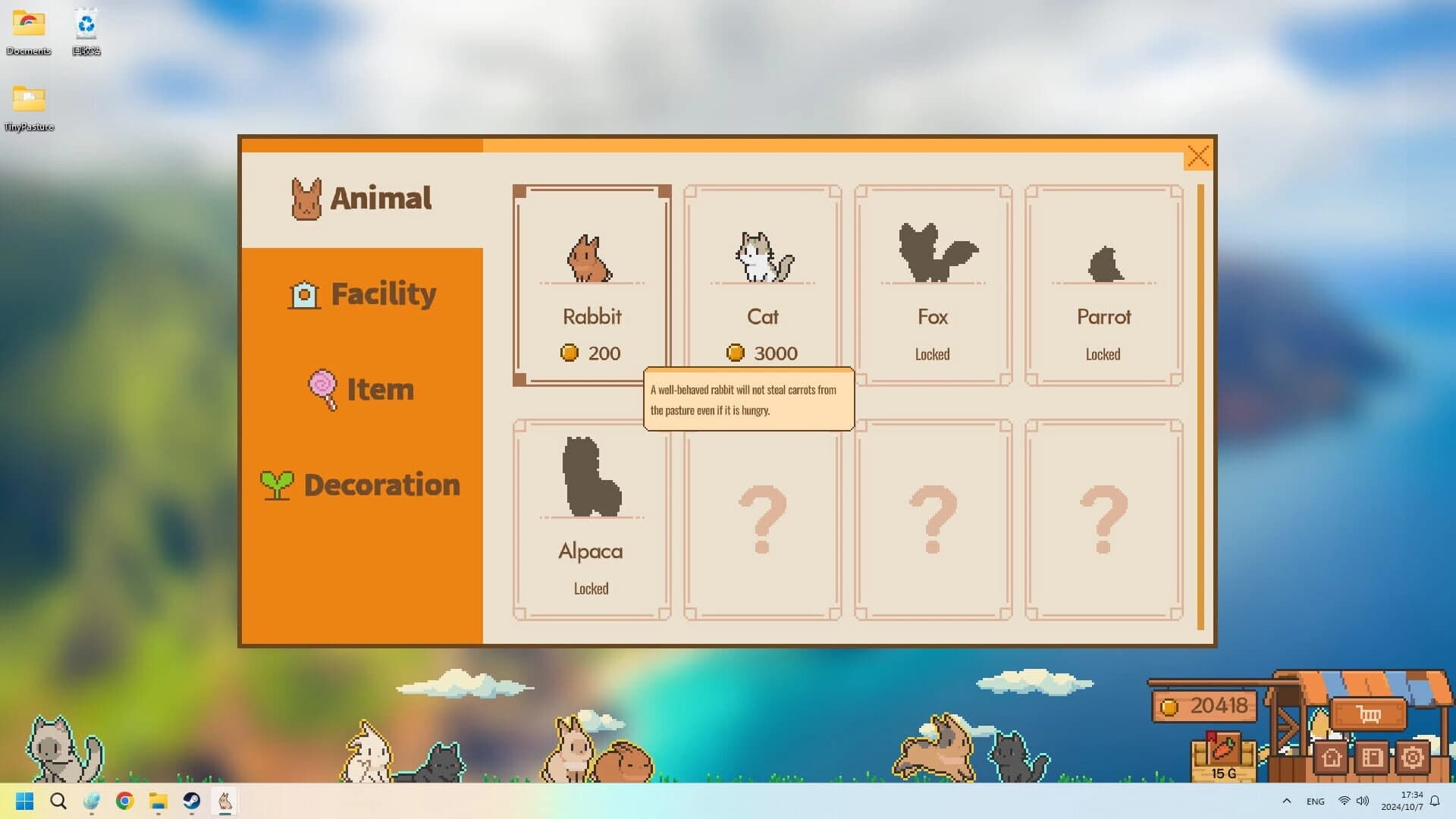
Task: Expand hidden icons in the system tray
Action: click(1287, 801)
